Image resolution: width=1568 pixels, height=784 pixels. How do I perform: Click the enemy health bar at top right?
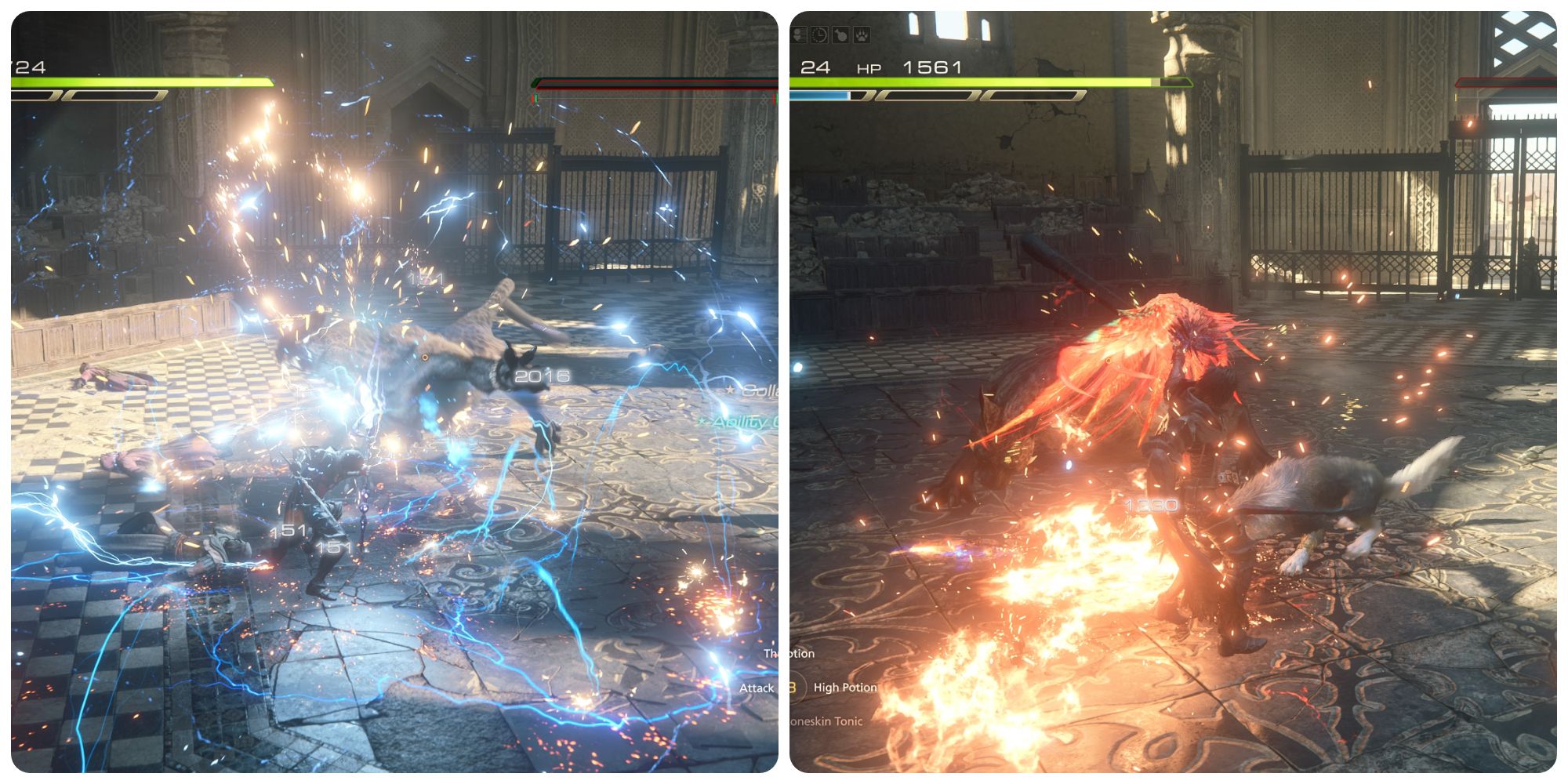(x=1505, y=82)
